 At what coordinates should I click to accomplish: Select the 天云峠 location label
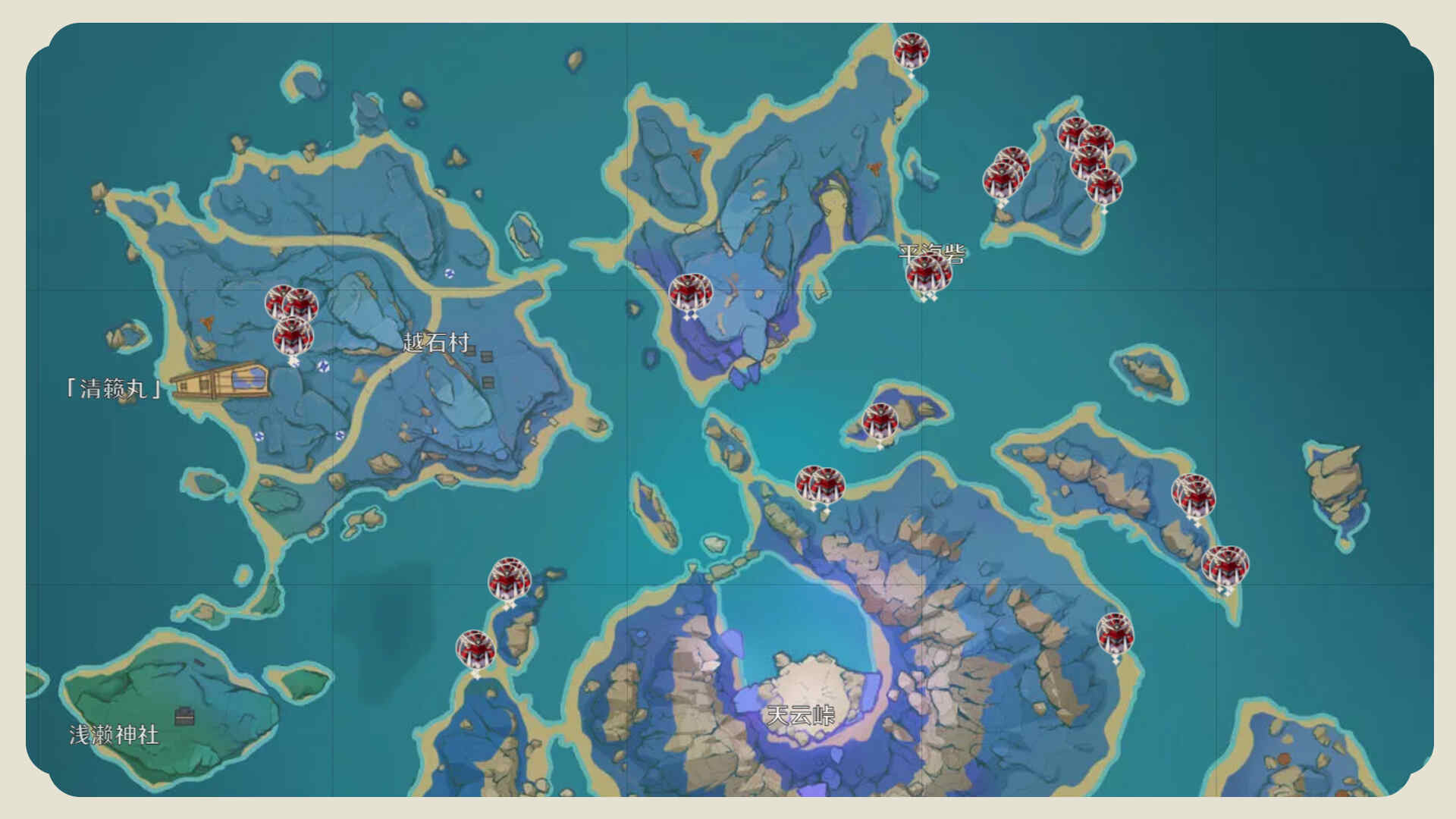pyautogui.click(x=800, y=714)
